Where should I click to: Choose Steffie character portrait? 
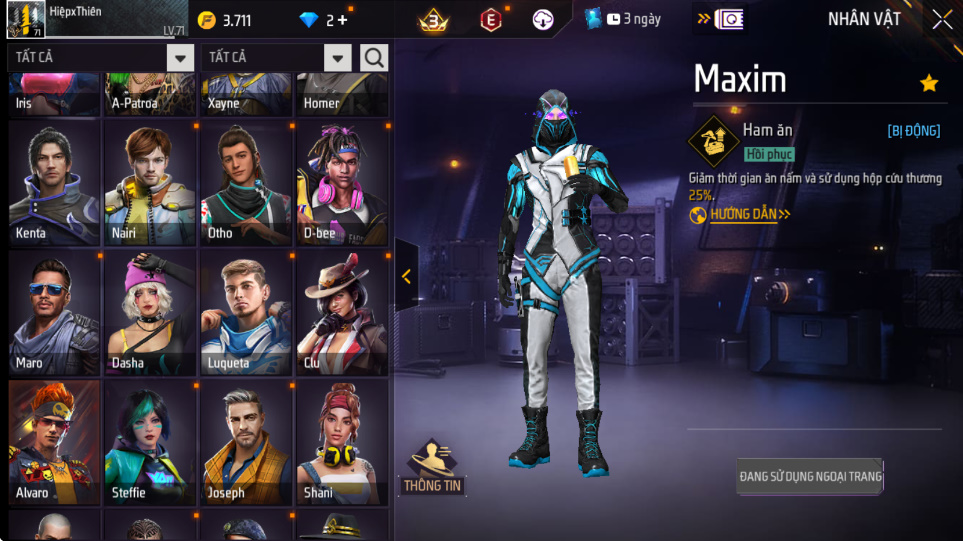[150, 442]
